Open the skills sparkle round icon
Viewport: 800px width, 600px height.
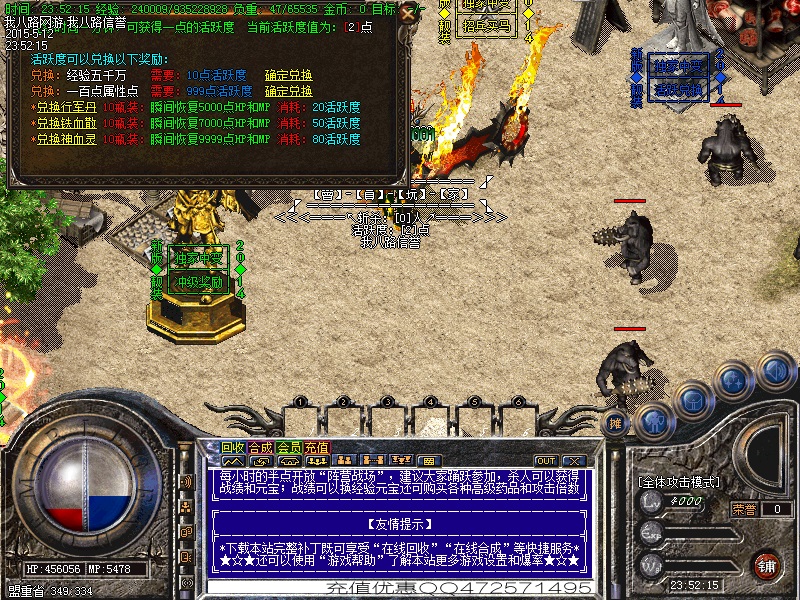click(735, 381)
